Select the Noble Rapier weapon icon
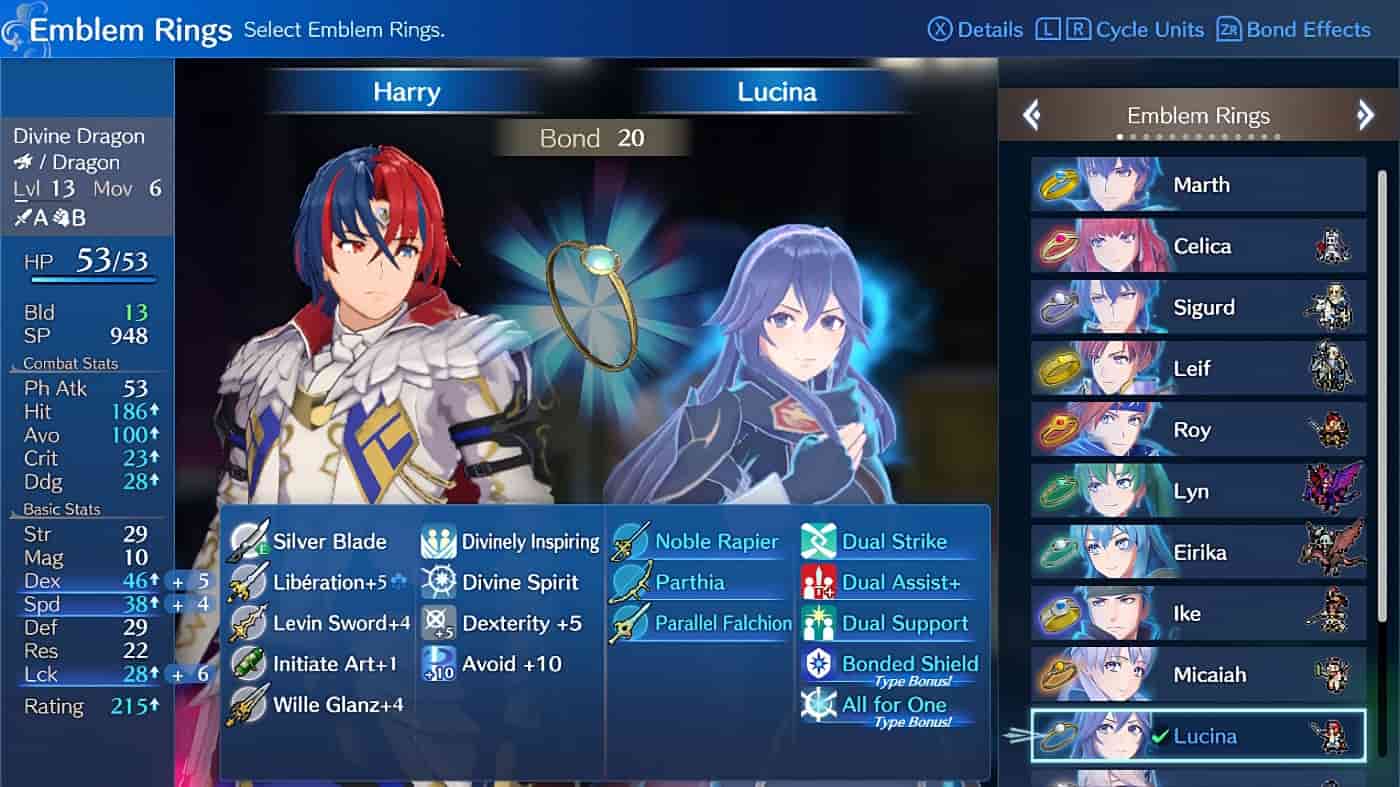1400x787 pixels. [629, 541]
